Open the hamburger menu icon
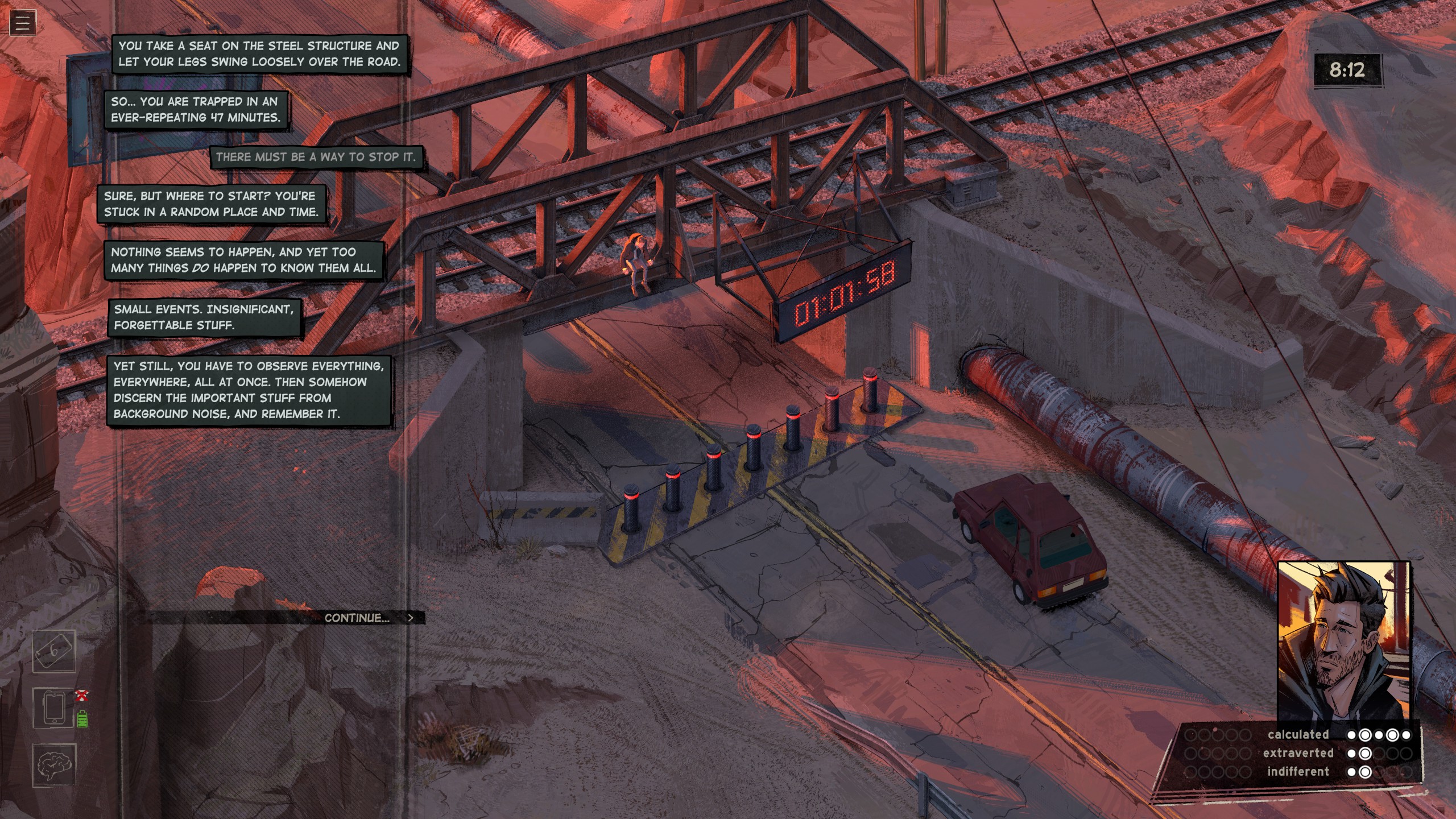The image size is (1456, 819). pos(22,22)
